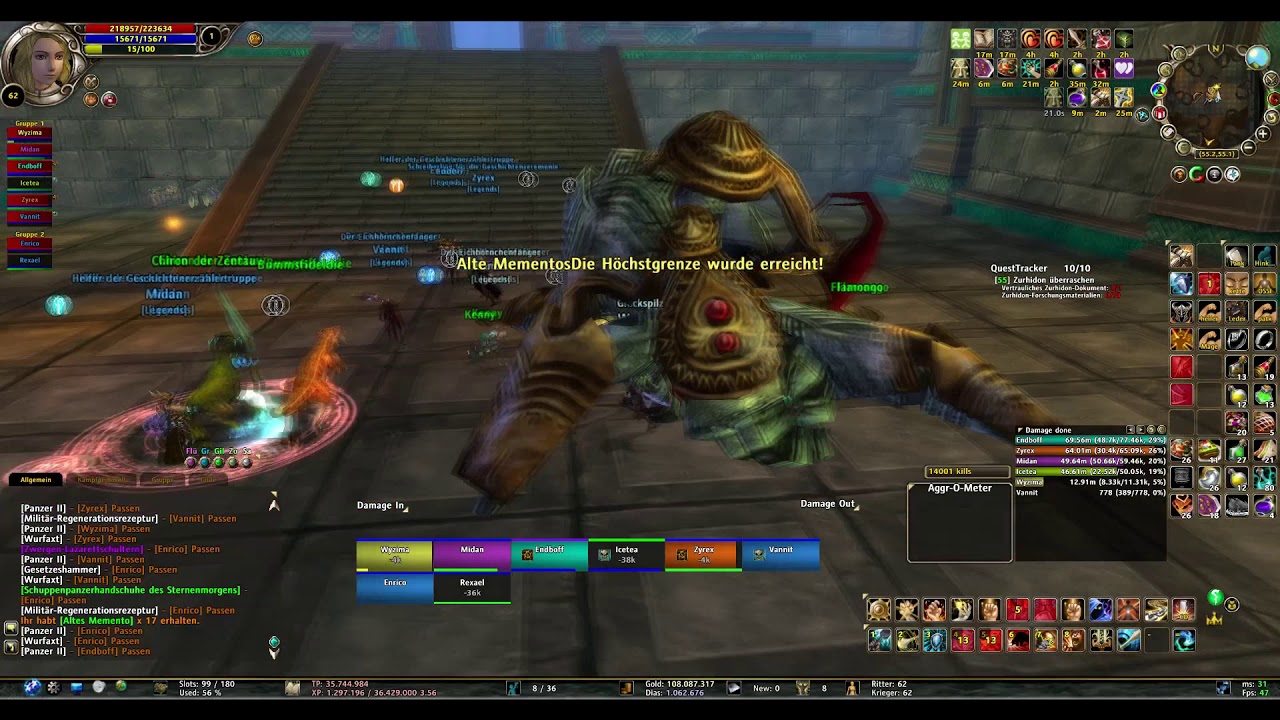This screenshot has width=1280, height=720.
Task: Select Rexael in the Gruppe 2 raid list
Action: pyautogui.click(x=30, y=260)
